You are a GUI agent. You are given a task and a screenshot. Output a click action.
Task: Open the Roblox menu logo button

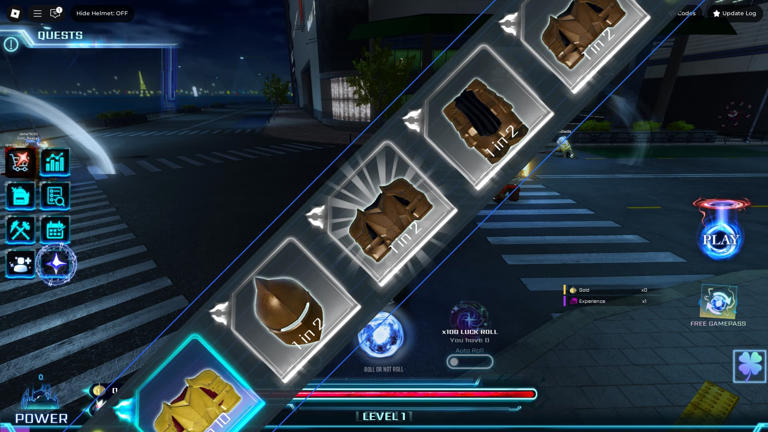click(x=15, y=13)
